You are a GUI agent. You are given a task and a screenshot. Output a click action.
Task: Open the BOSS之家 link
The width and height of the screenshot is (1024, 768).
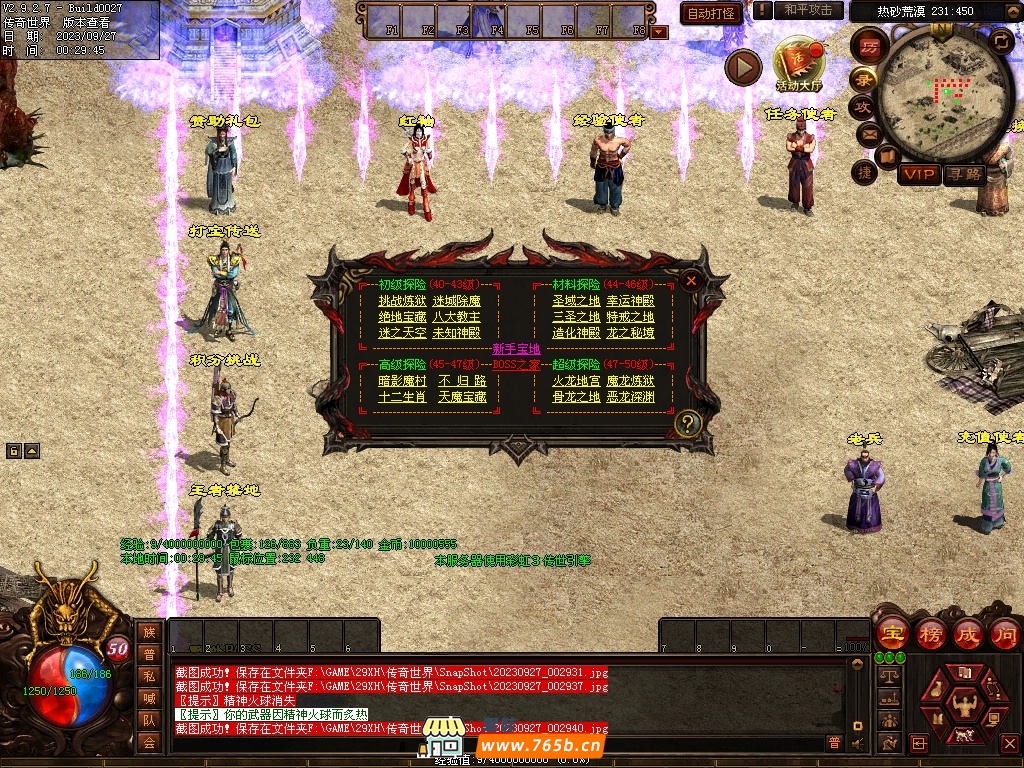(516, 365)
